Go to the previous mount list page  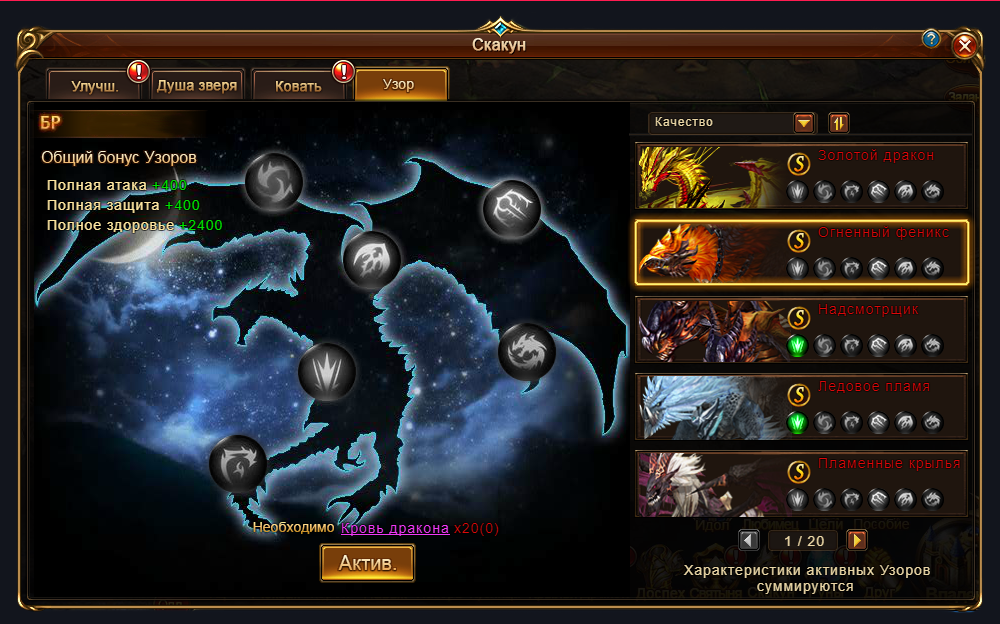(748, 541)
